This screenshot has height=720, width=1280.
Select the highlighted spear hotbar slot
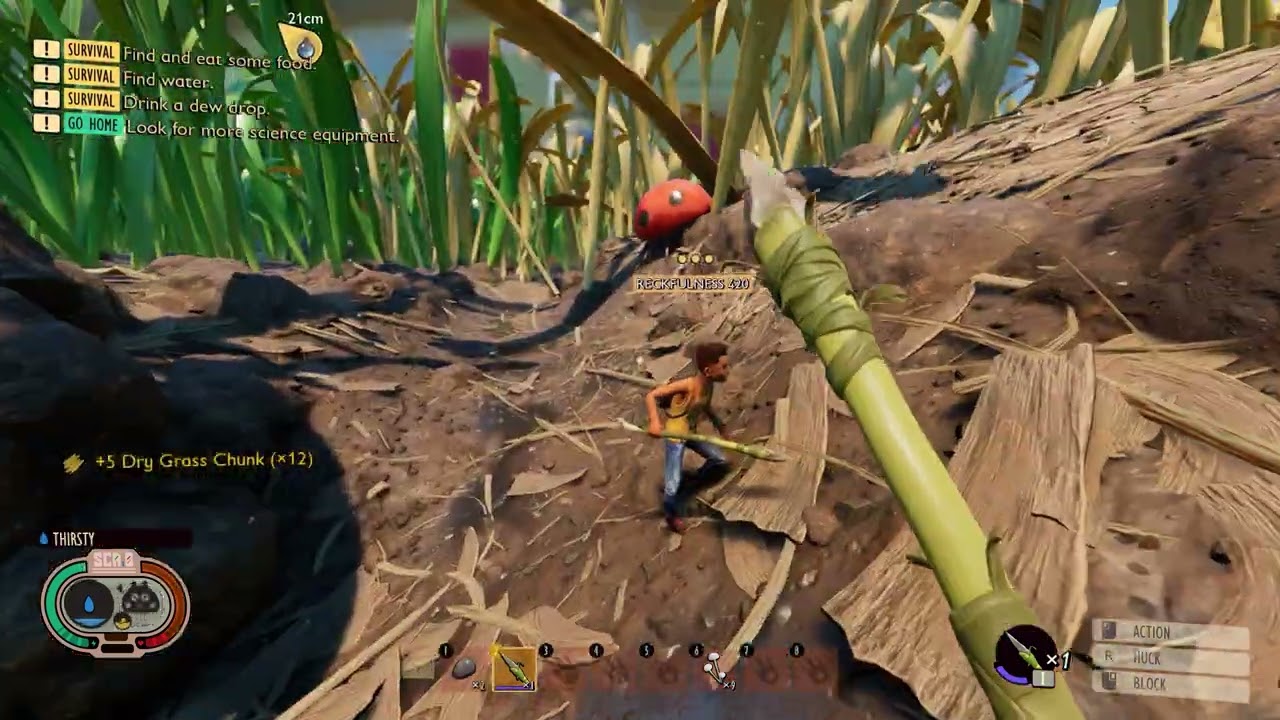pyautogui.click(x=514, y=668)
